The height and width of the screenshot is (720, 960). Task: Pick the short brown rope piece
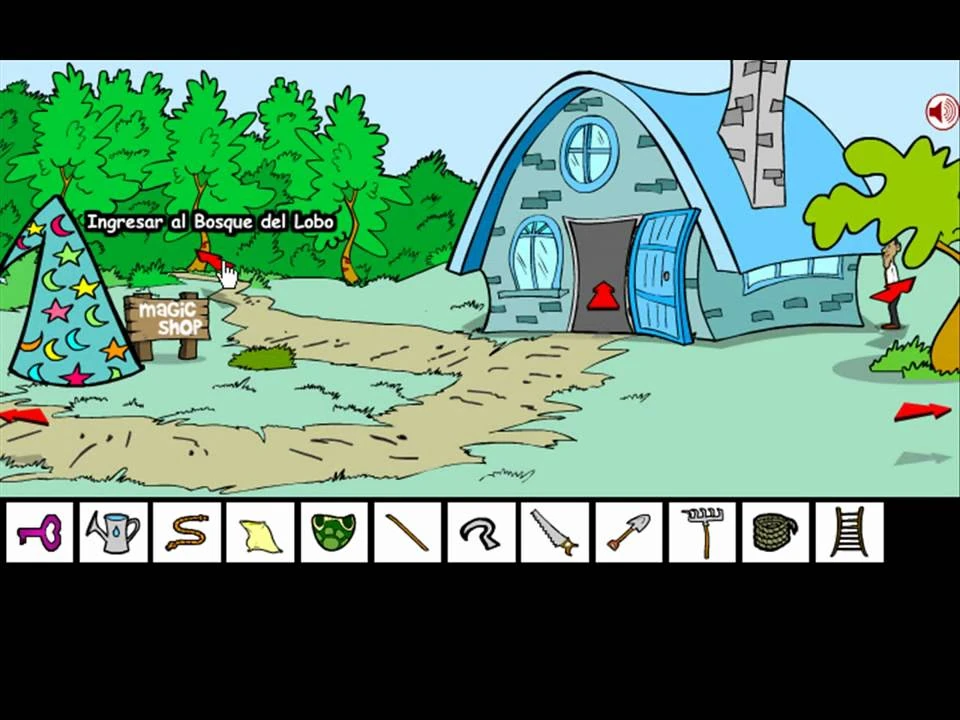pos(187,532)
